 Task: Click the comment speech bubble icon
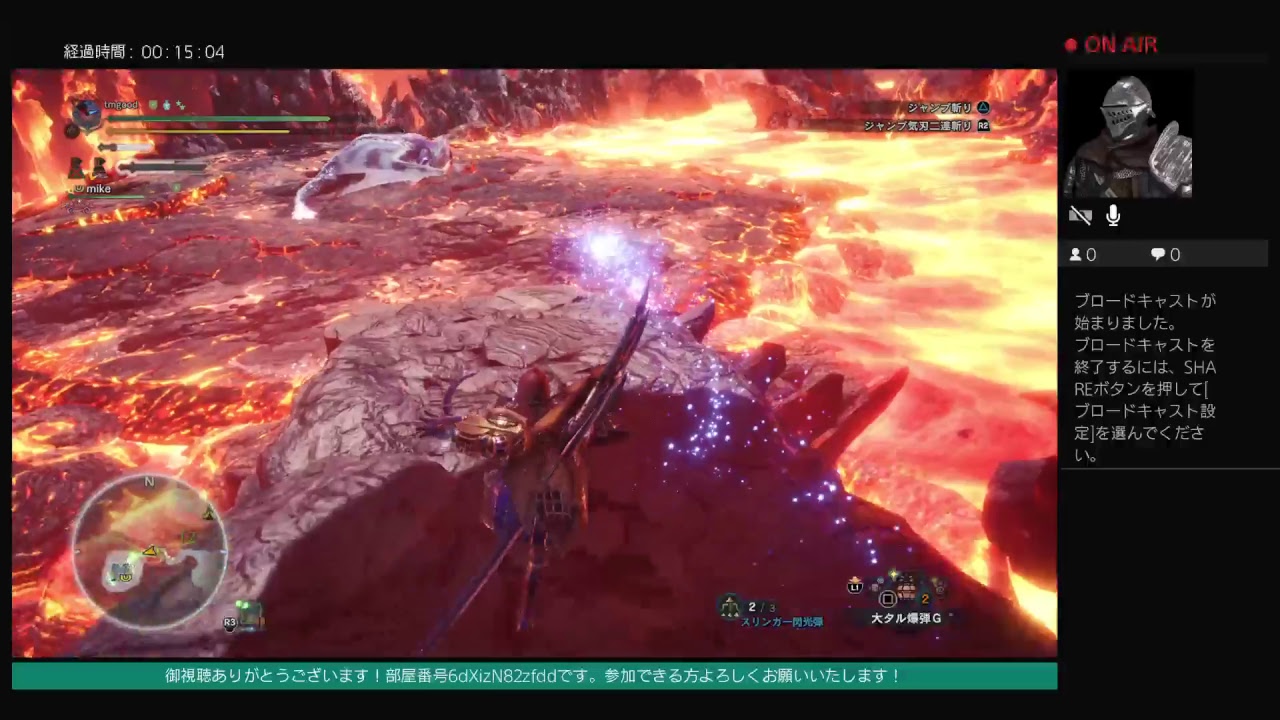1157,254
